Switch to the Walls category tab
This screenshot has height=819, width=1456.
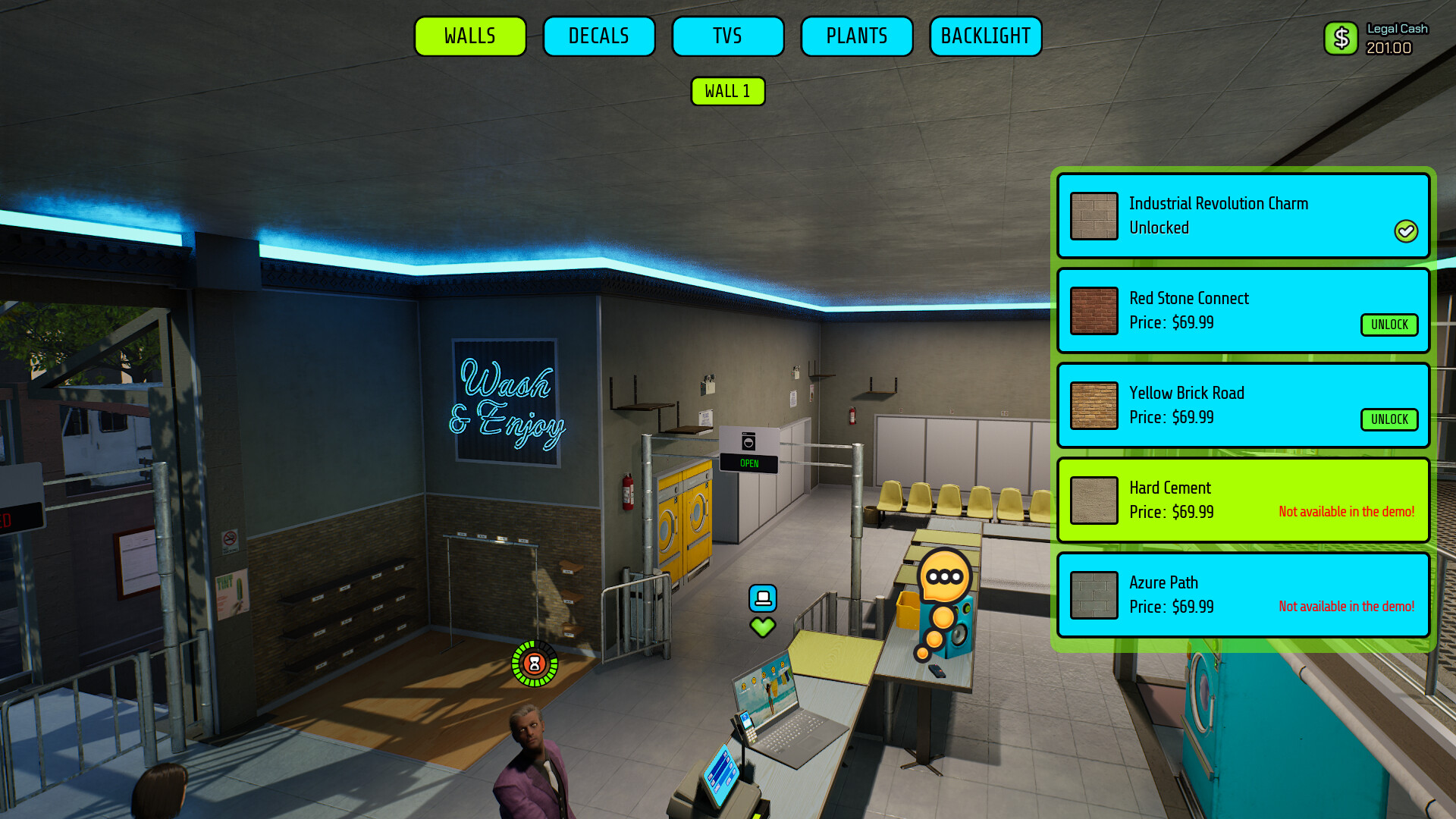coord(470,36)
